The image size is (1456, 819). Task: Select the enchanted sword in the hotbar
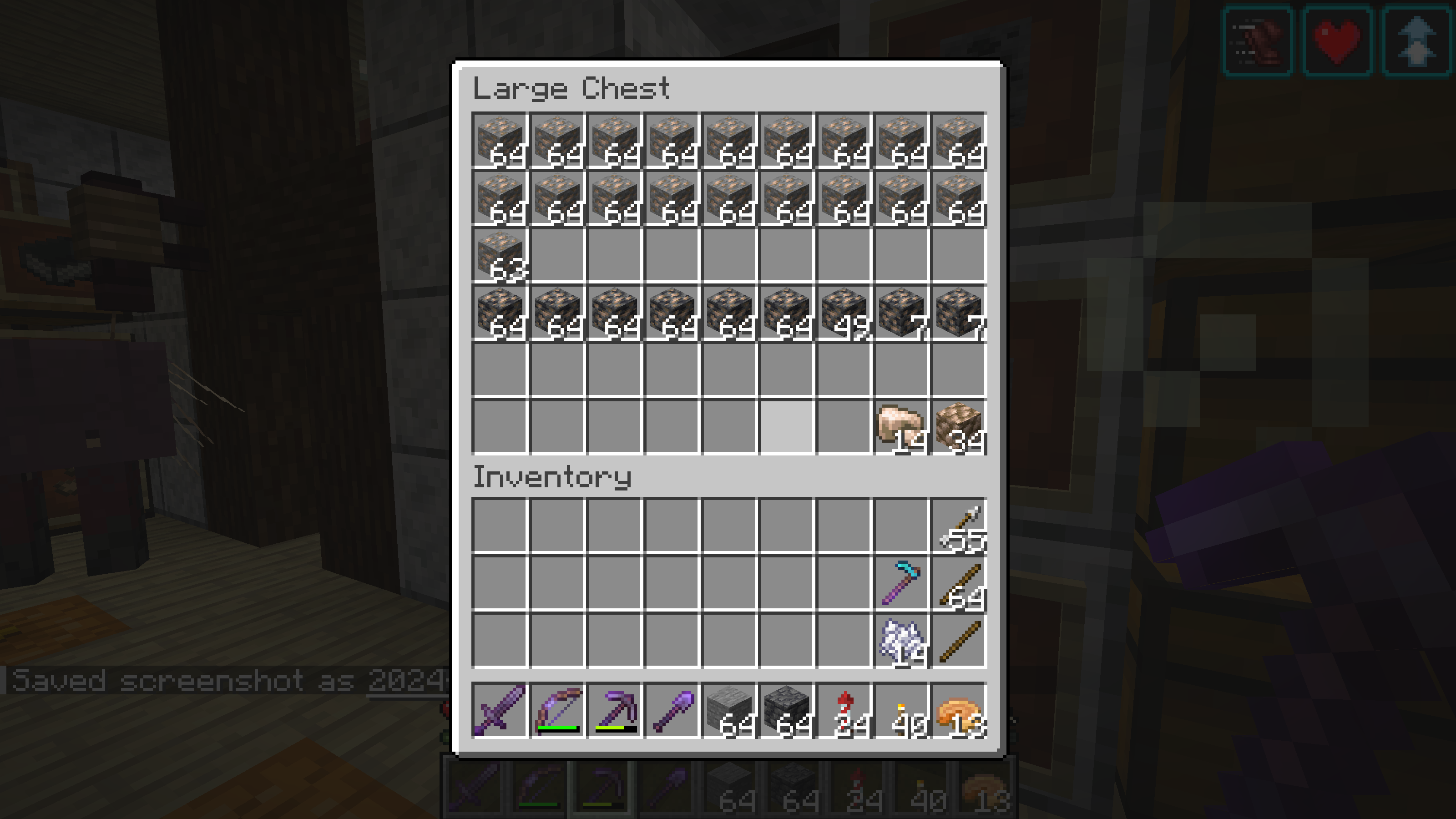(x=500, y=710)
